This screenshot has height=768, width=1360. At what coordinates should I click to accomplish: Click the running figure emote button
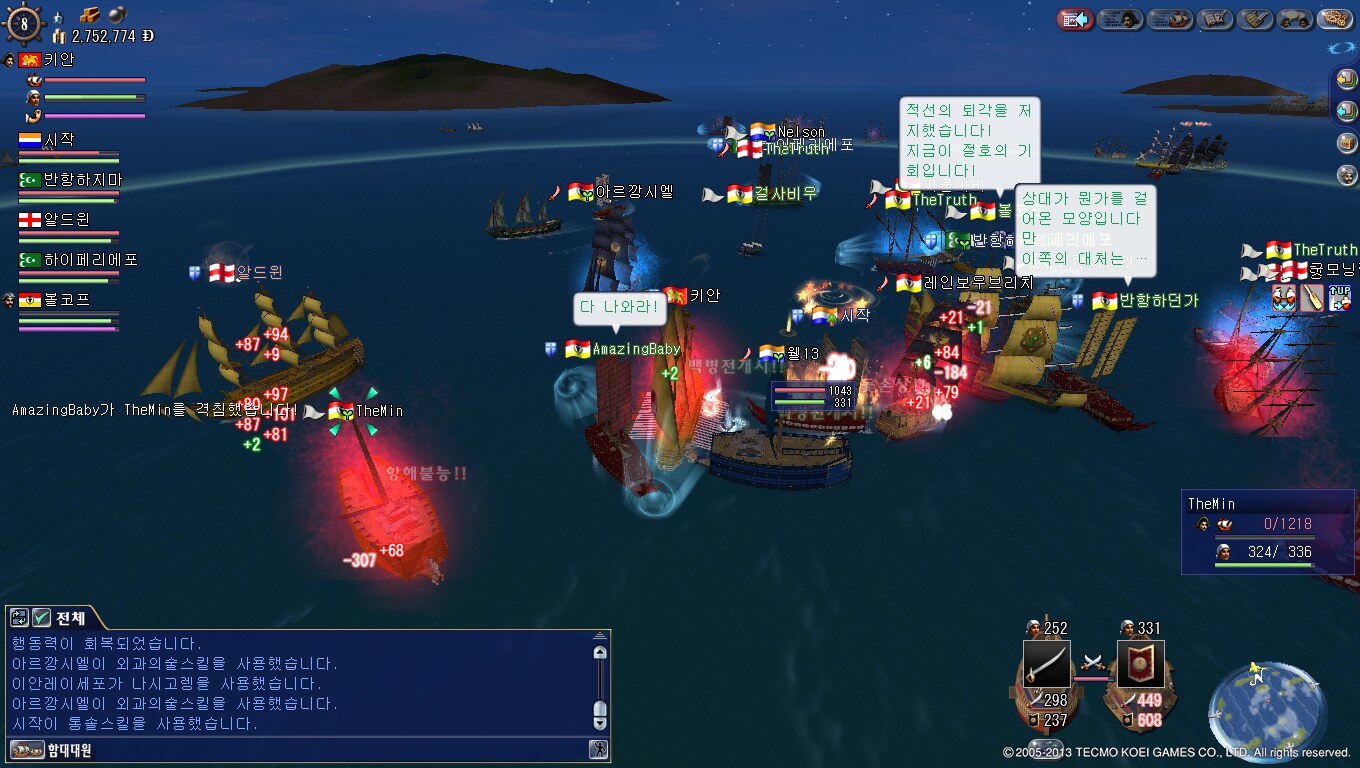(598, 749)
